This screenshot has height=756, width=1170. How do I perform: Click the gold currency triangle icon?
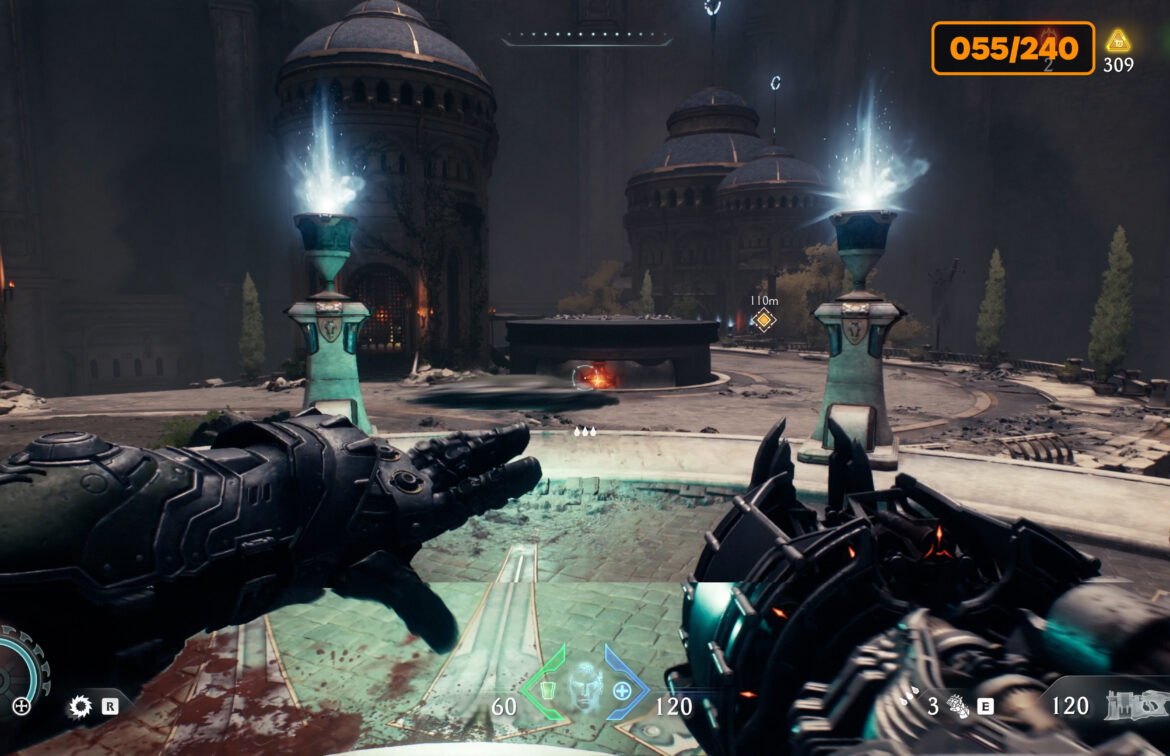pos(1118,41)
